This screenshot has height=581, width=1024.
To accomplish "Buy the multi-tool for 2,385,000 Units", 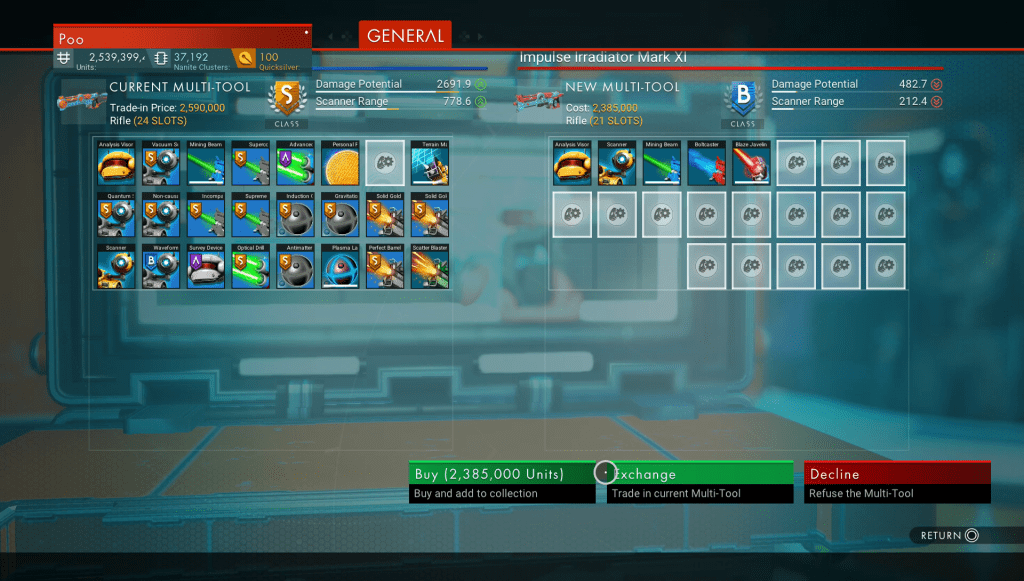I will [x=505, y=482].
